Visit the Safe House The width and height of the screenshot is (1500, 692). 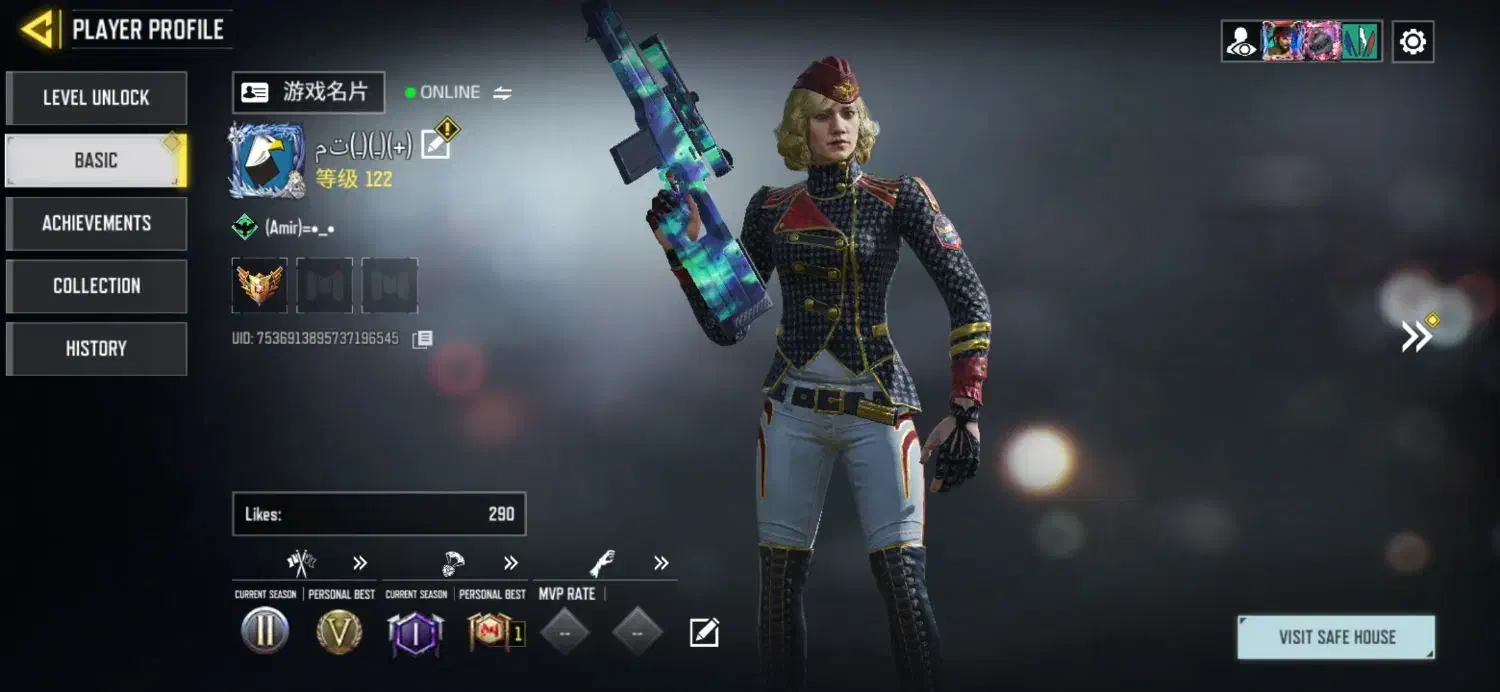[1336, 637]
